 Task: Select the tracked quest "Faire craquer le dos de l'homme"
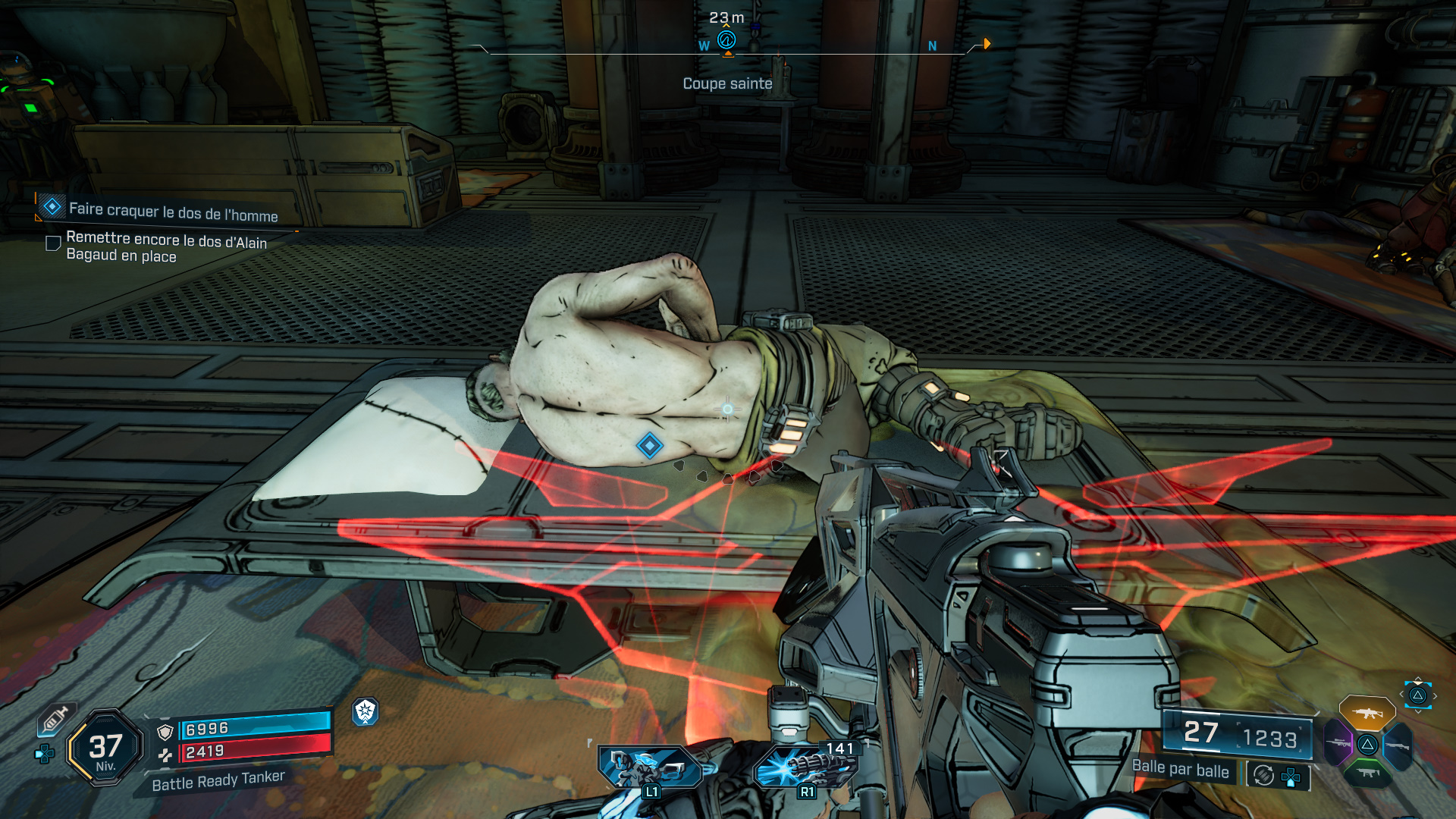[173, 212]
